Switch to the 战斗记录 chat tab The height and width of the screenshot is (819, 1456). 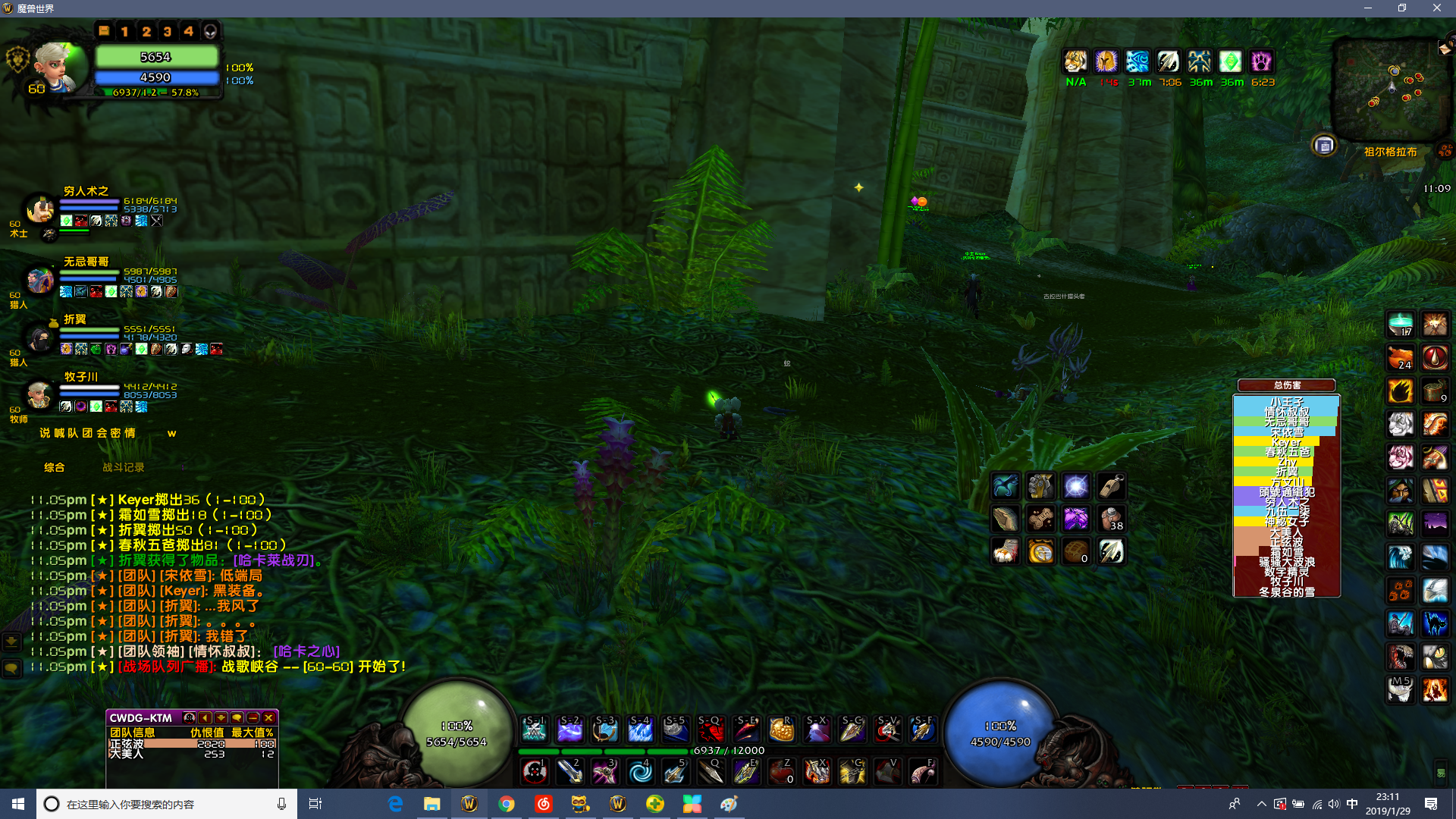click(123, 467)
